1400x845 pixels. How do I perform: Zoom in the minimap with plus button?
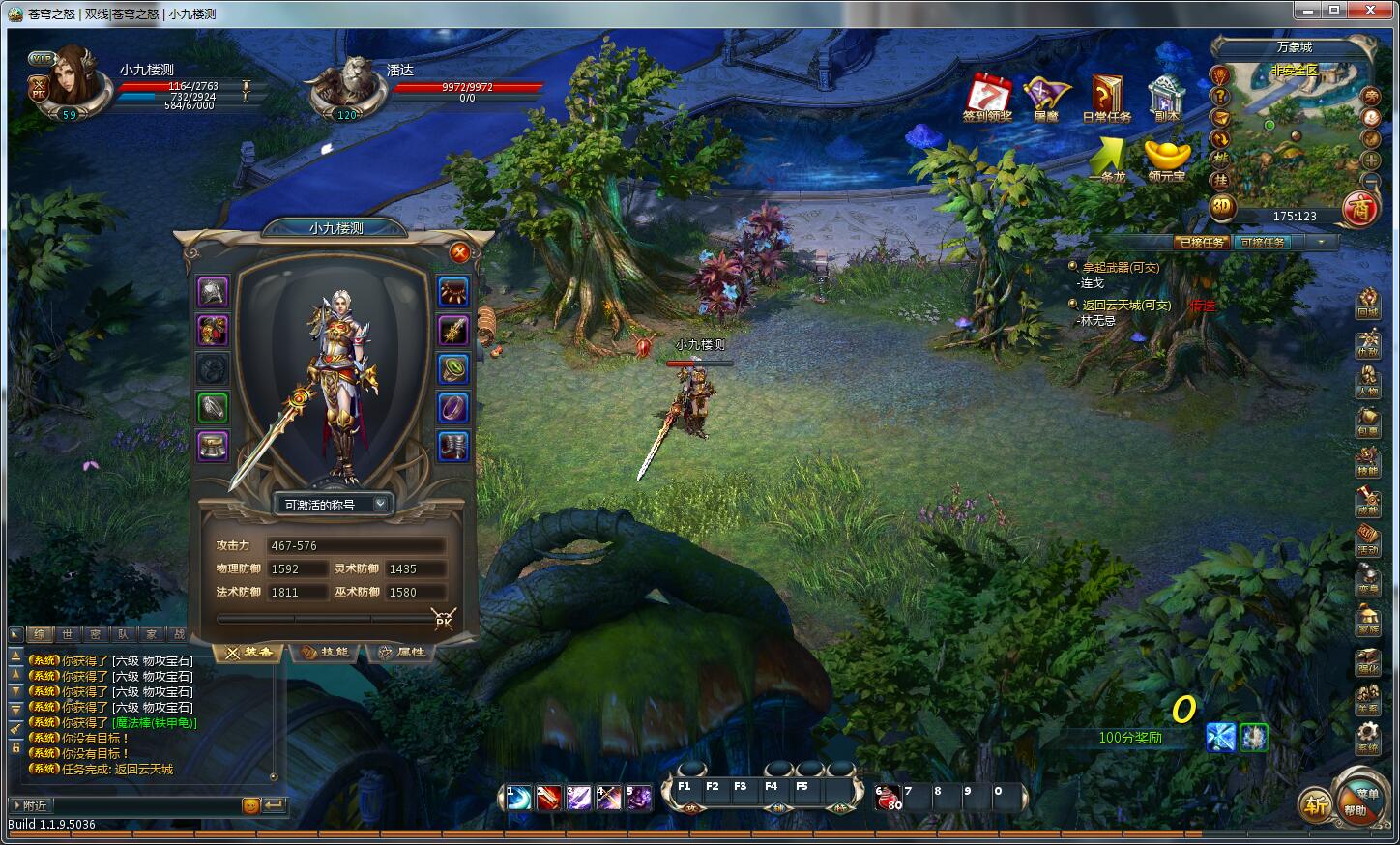pos(1371,160)
